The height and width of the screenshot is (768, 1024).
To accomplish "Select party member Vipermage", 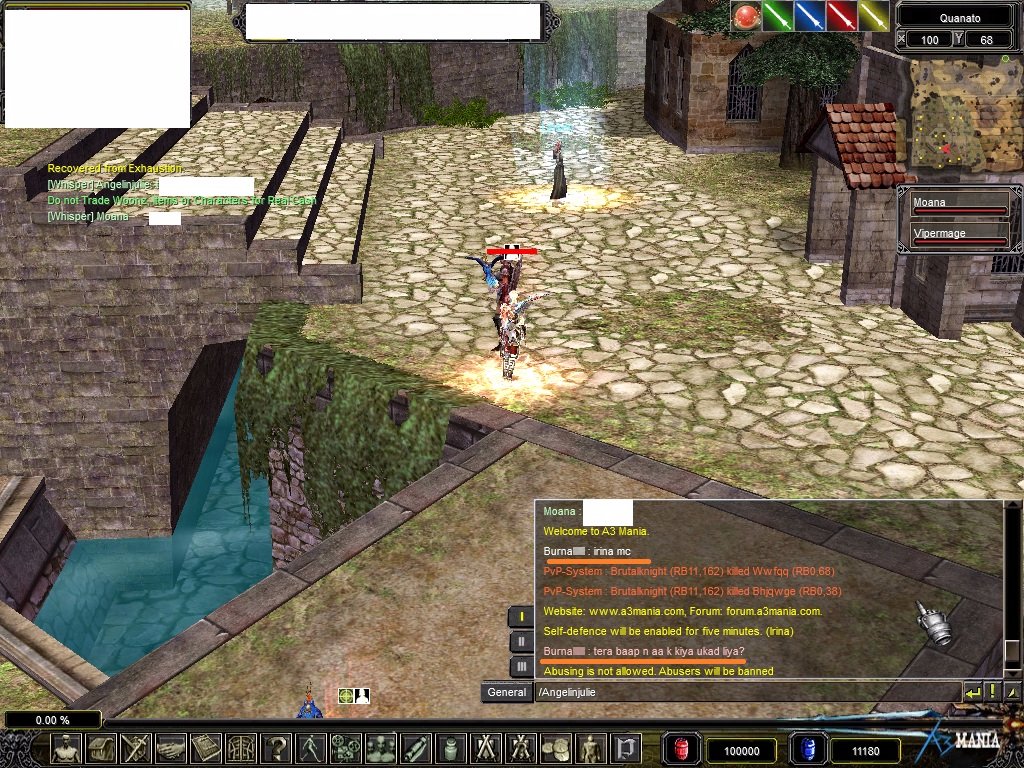I will [x=958, y=236].
